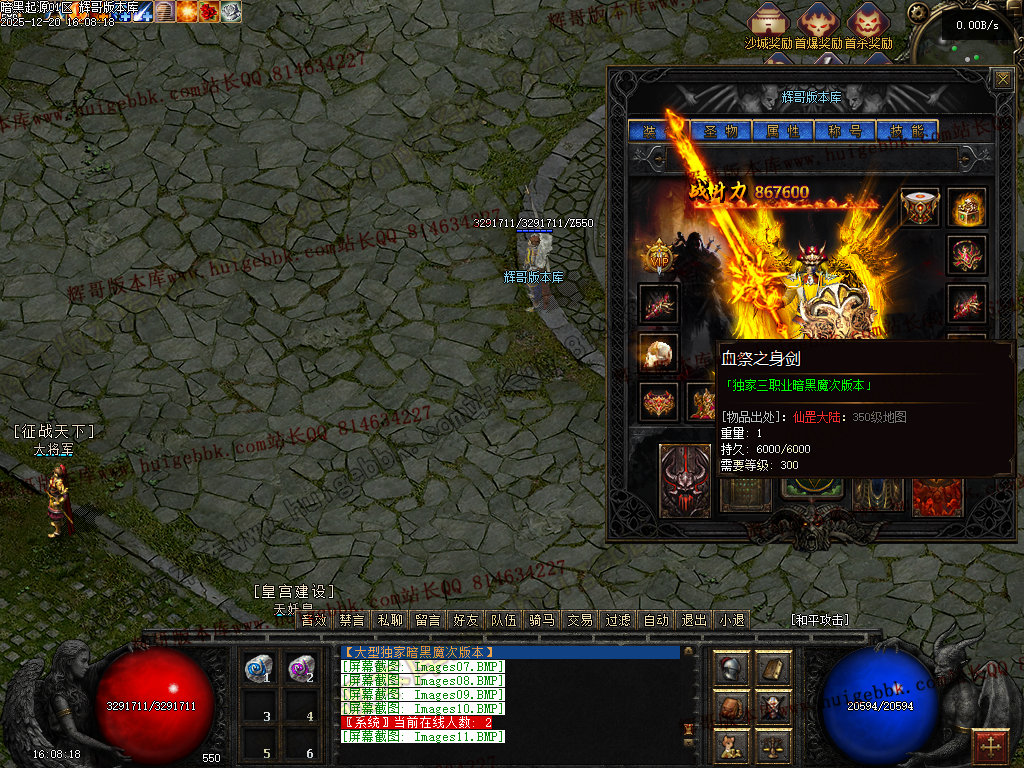The height and width of the screenshot is (768, 1024).
Task: Use the item in hotbar slot 1
Action: (x=259, y=668)
